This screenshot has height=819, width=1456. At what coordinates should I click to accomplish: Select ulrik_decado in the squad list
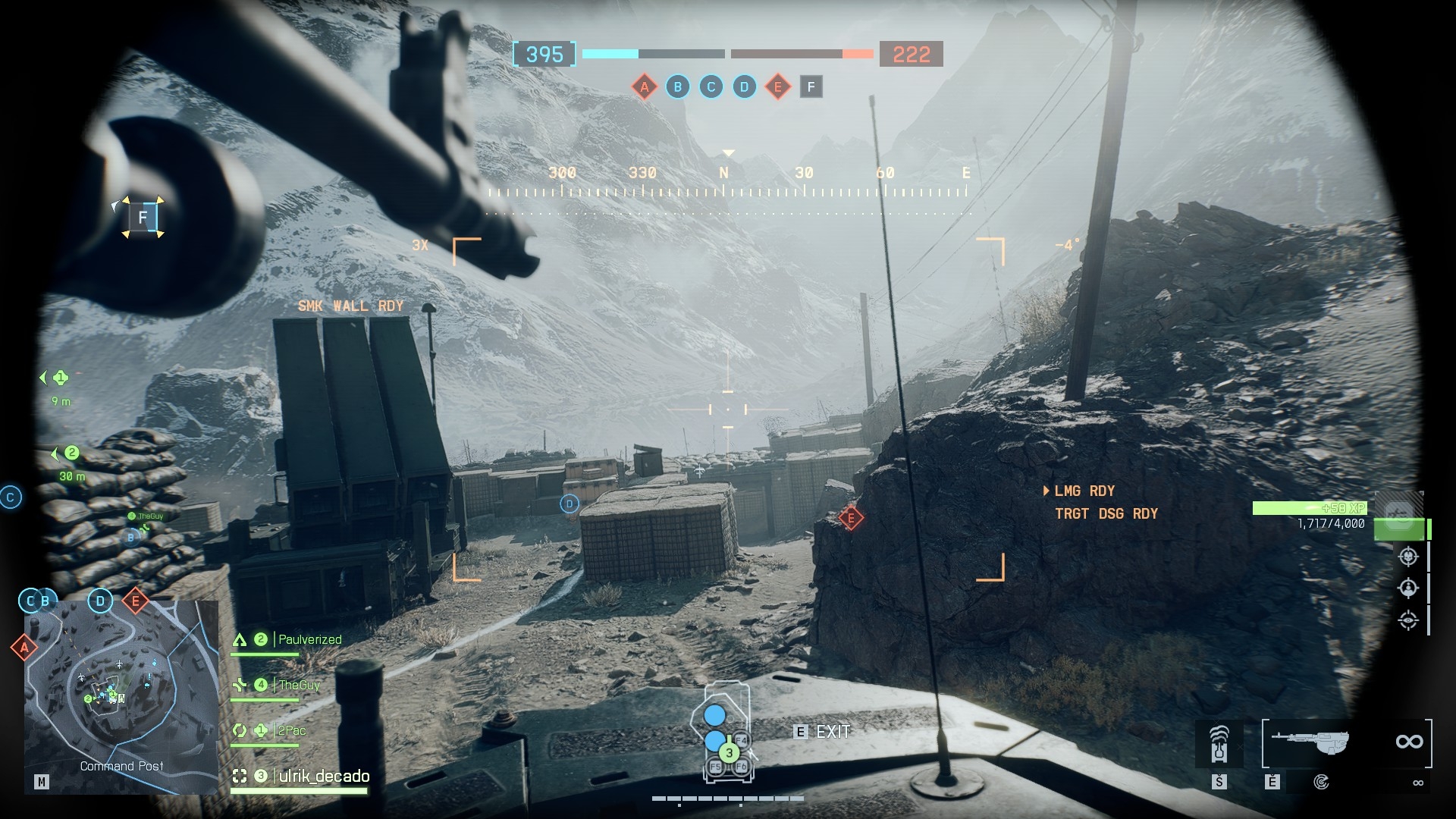[x=324, y=777]
